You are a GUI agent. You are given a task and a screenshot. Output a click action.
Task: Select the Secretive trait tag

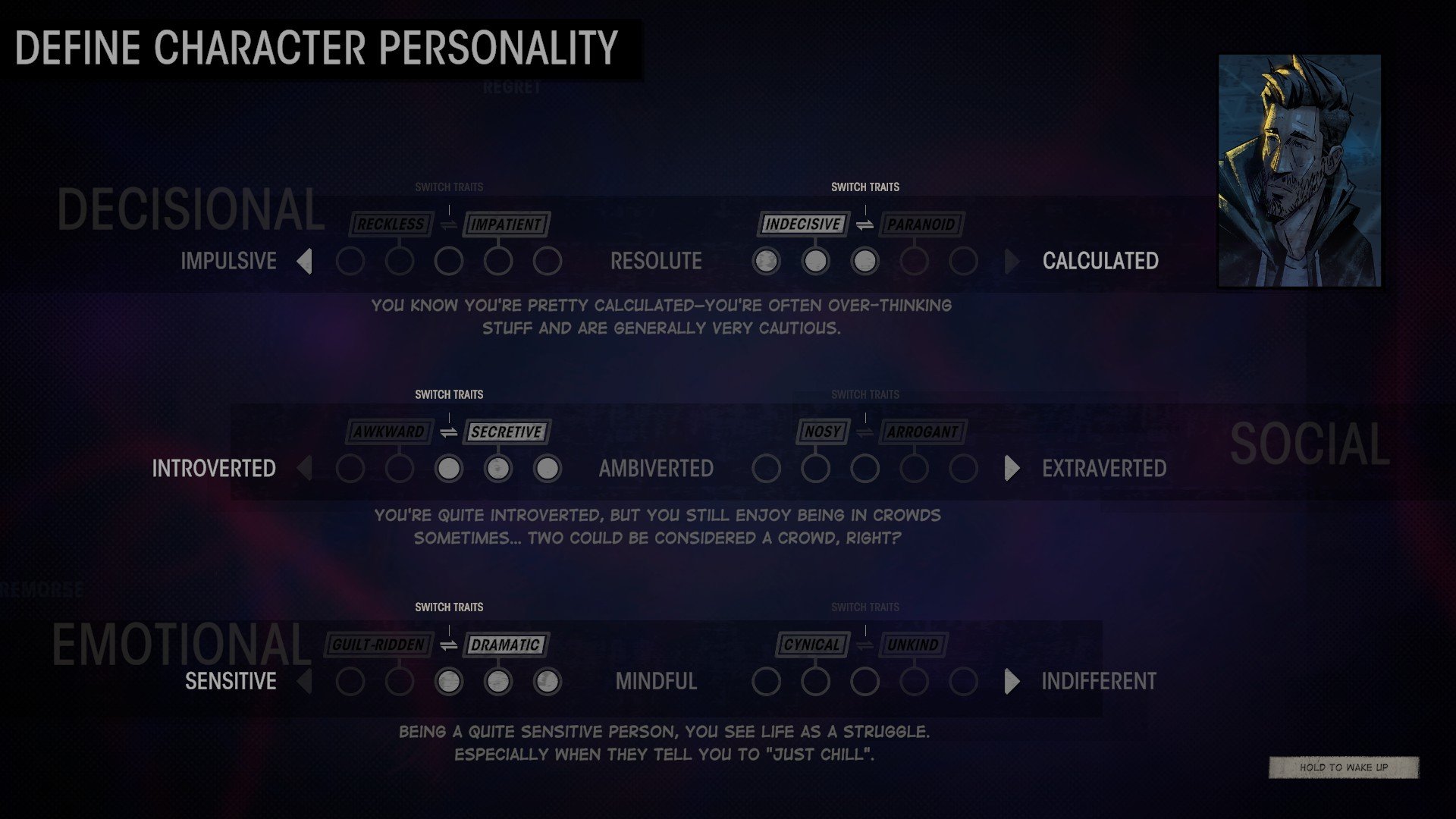(x=506, y=432)
